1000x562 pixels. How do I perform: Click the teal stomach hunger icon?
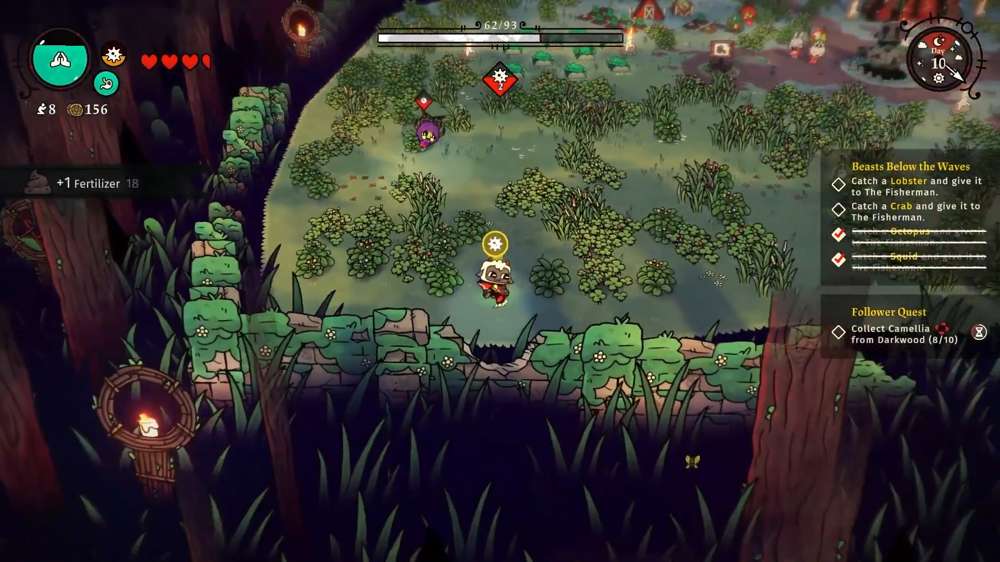coord(106,83)
